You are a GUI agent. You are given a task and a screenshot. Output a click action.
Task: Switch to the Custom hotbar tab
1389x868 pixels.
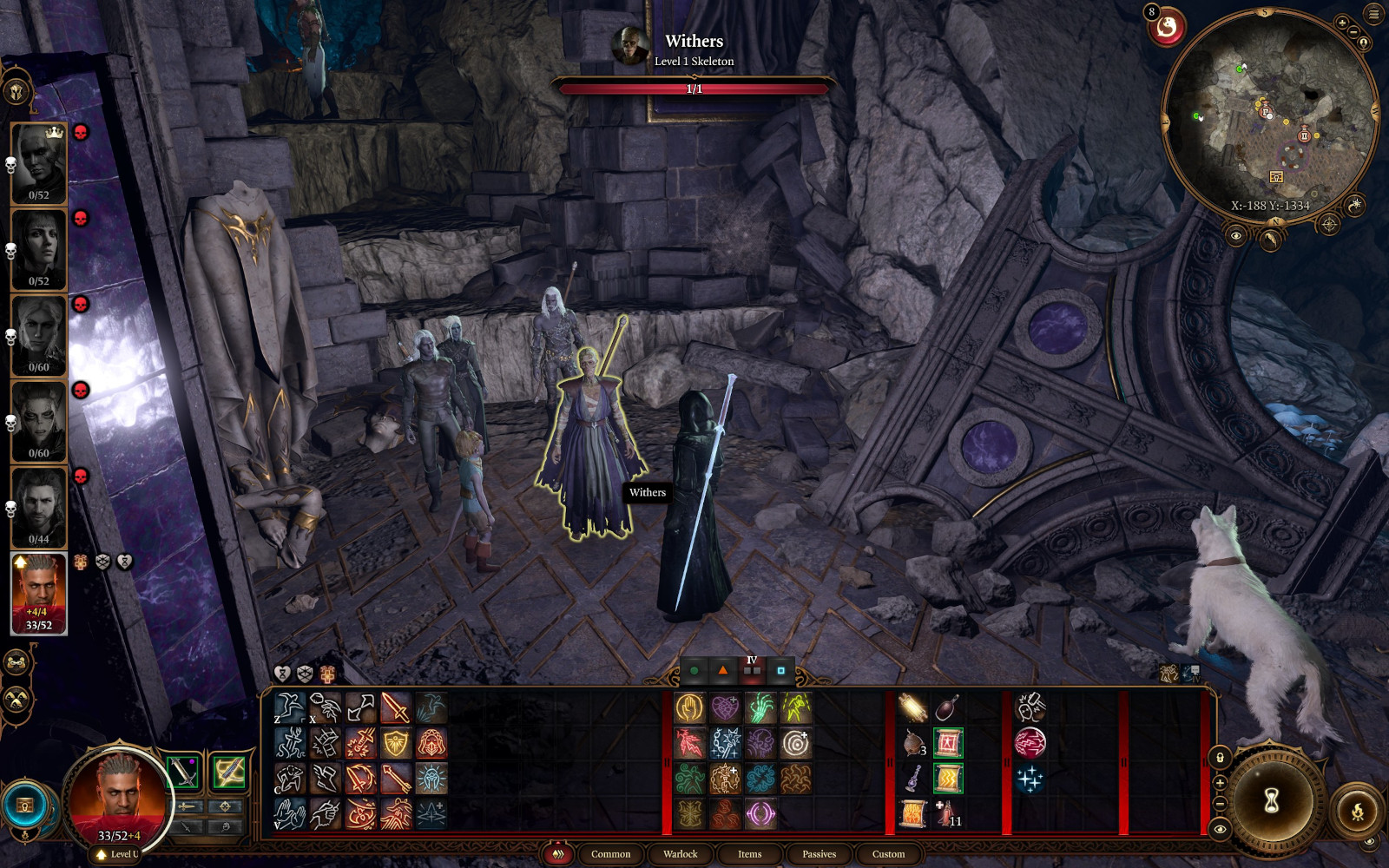[888, 854]
